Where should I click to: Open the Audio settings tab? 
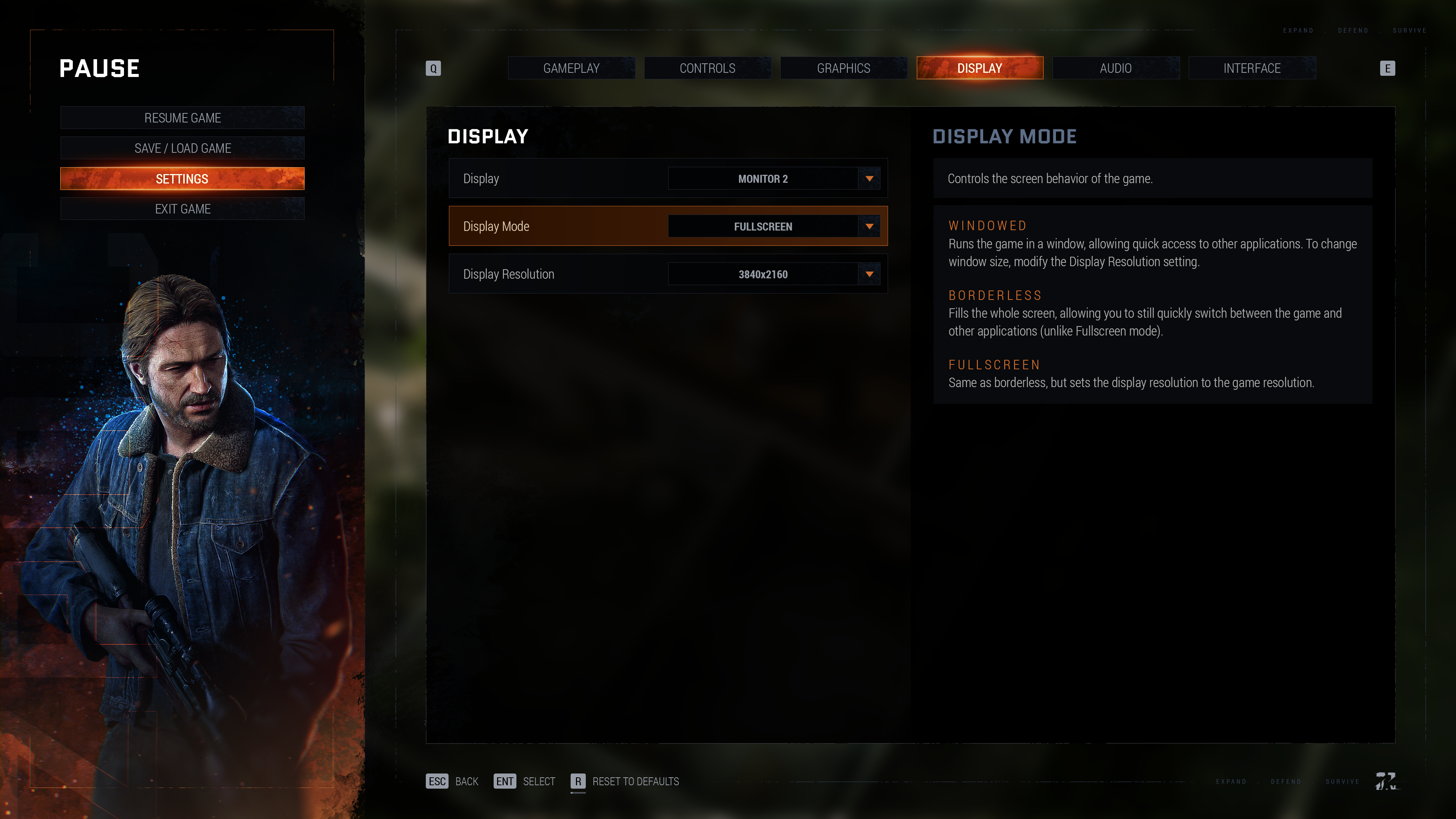1115,68
